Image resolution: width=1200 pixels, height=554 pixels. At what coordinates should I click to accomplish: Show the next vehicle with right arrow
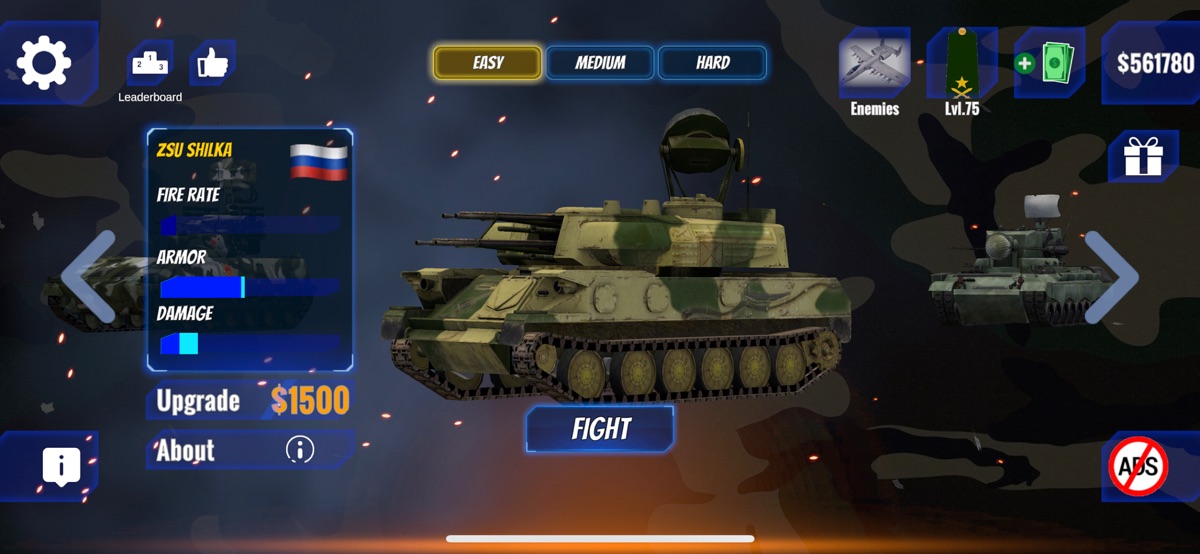click(1110, 277)
